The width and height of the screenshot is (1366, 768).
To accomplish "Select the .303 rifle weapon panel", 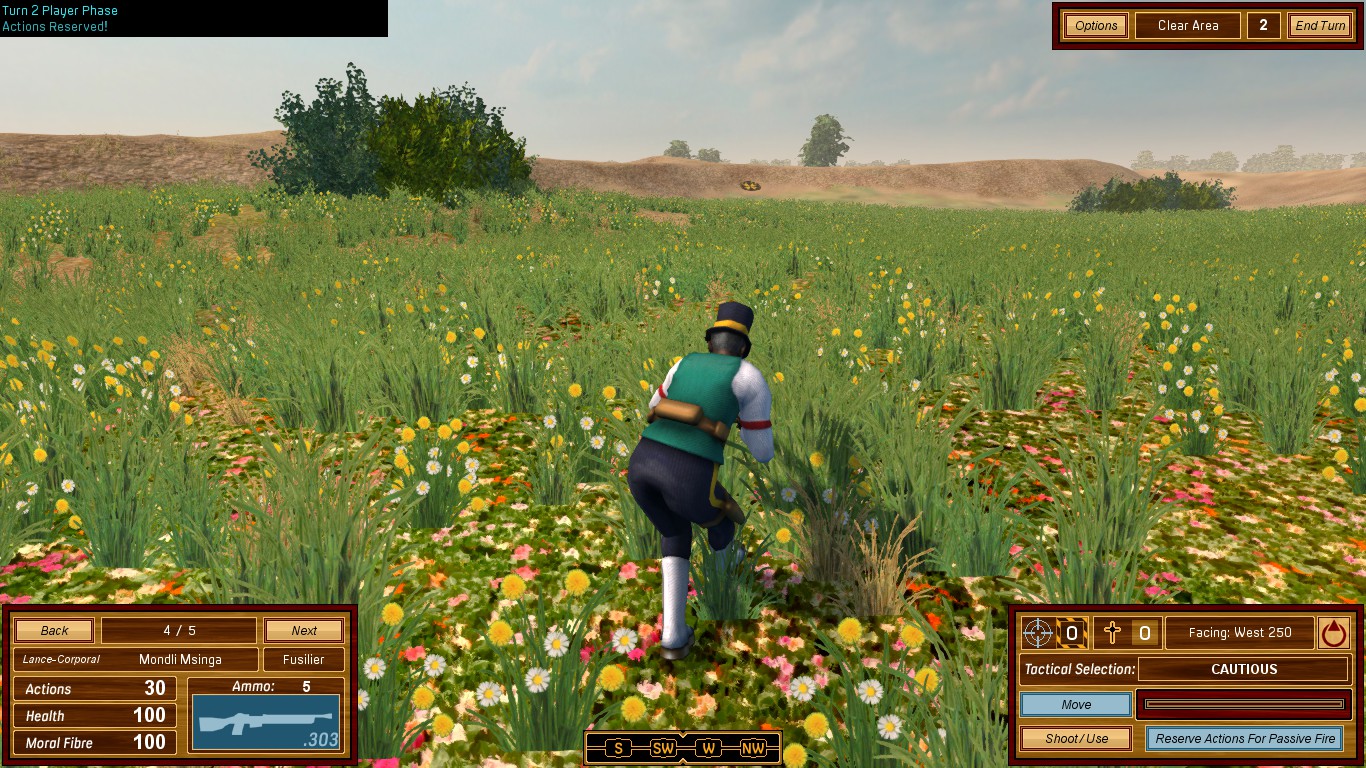I will point(266,722).
